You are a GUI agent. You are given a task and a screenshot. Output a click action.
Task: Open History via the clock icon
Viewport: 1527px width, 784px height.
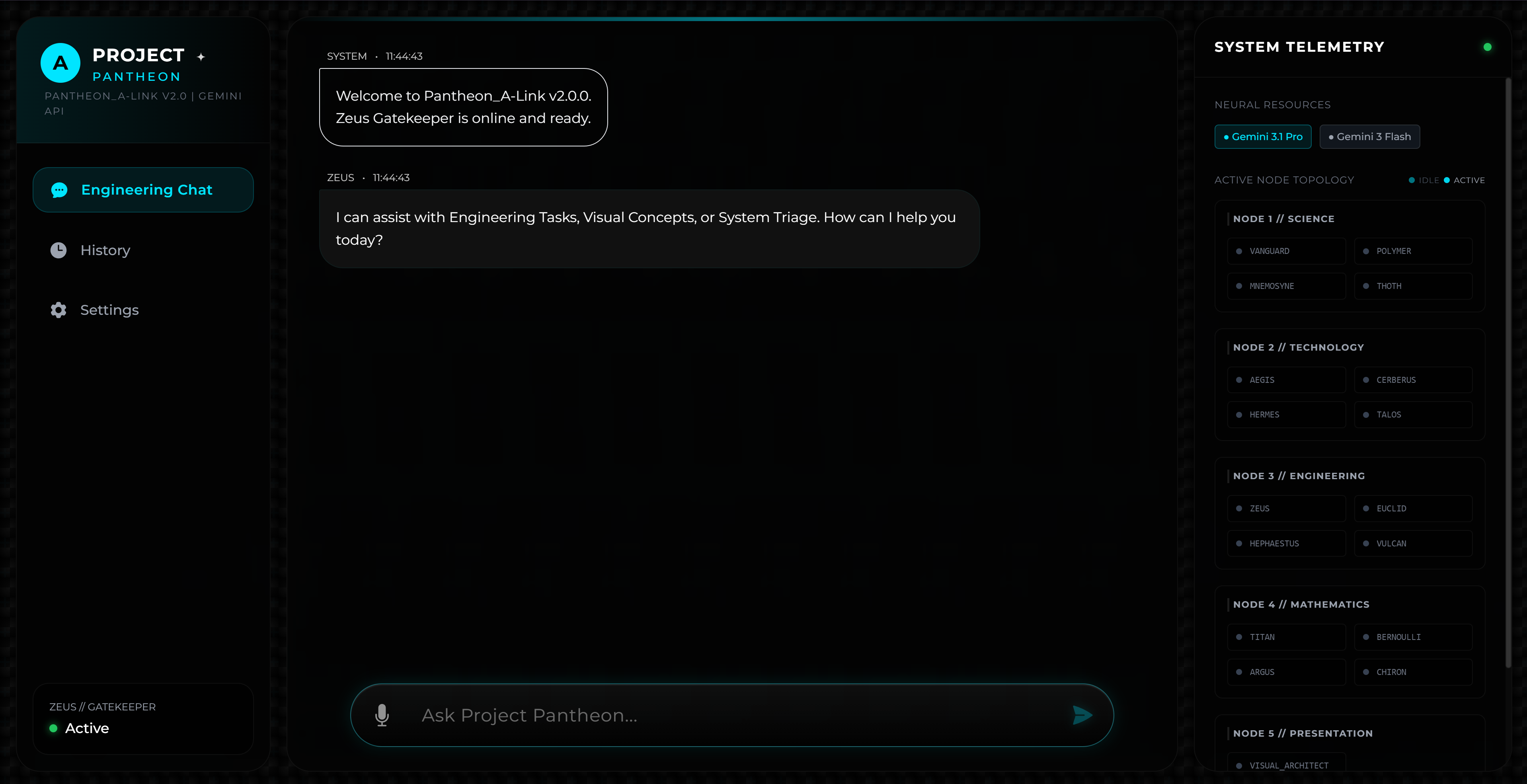[59, 250]
